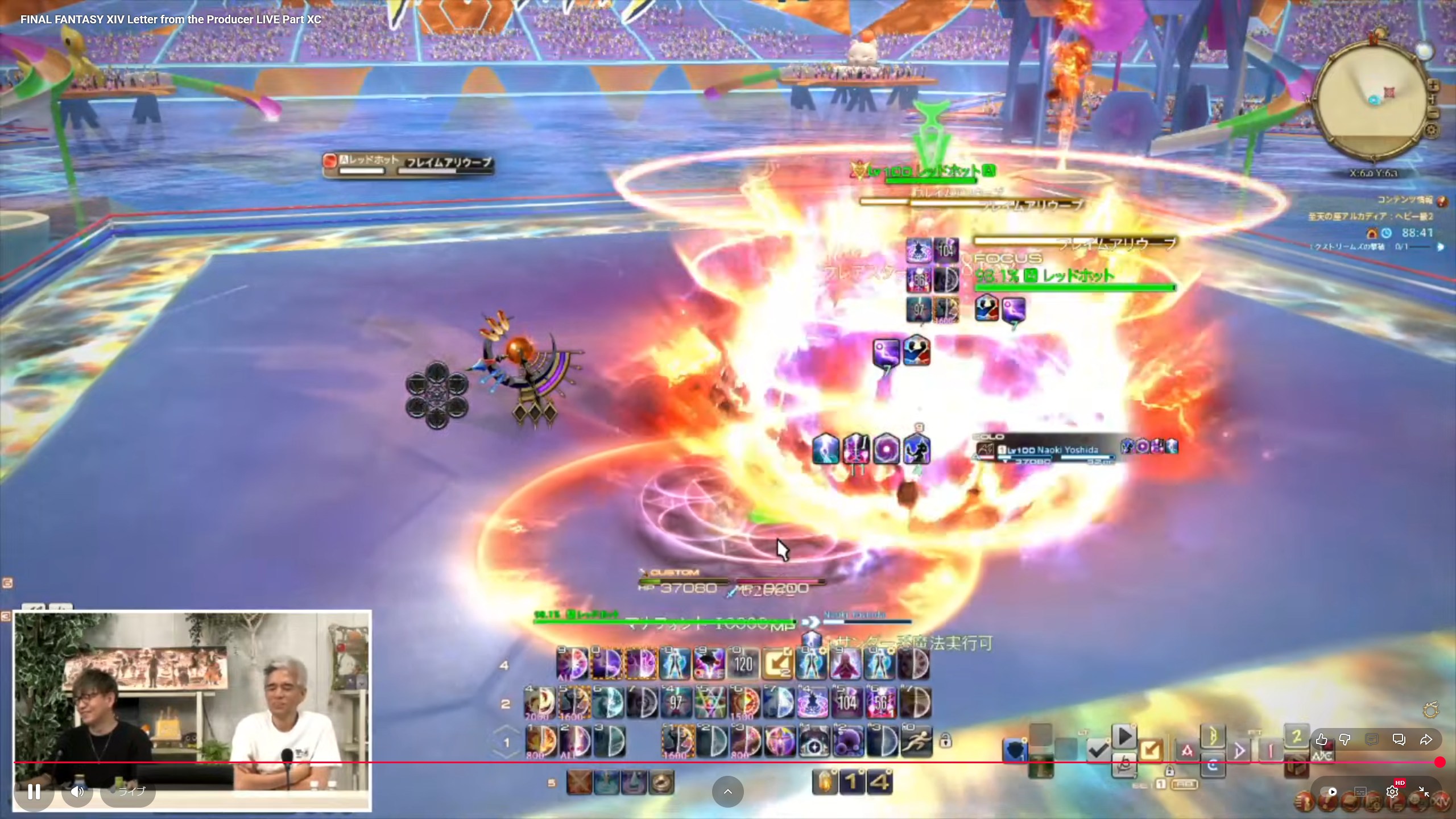The width and height of the screenshot is (1456, 819).
Task: Activate the purple bubbles ability
Action: [848, 741]
